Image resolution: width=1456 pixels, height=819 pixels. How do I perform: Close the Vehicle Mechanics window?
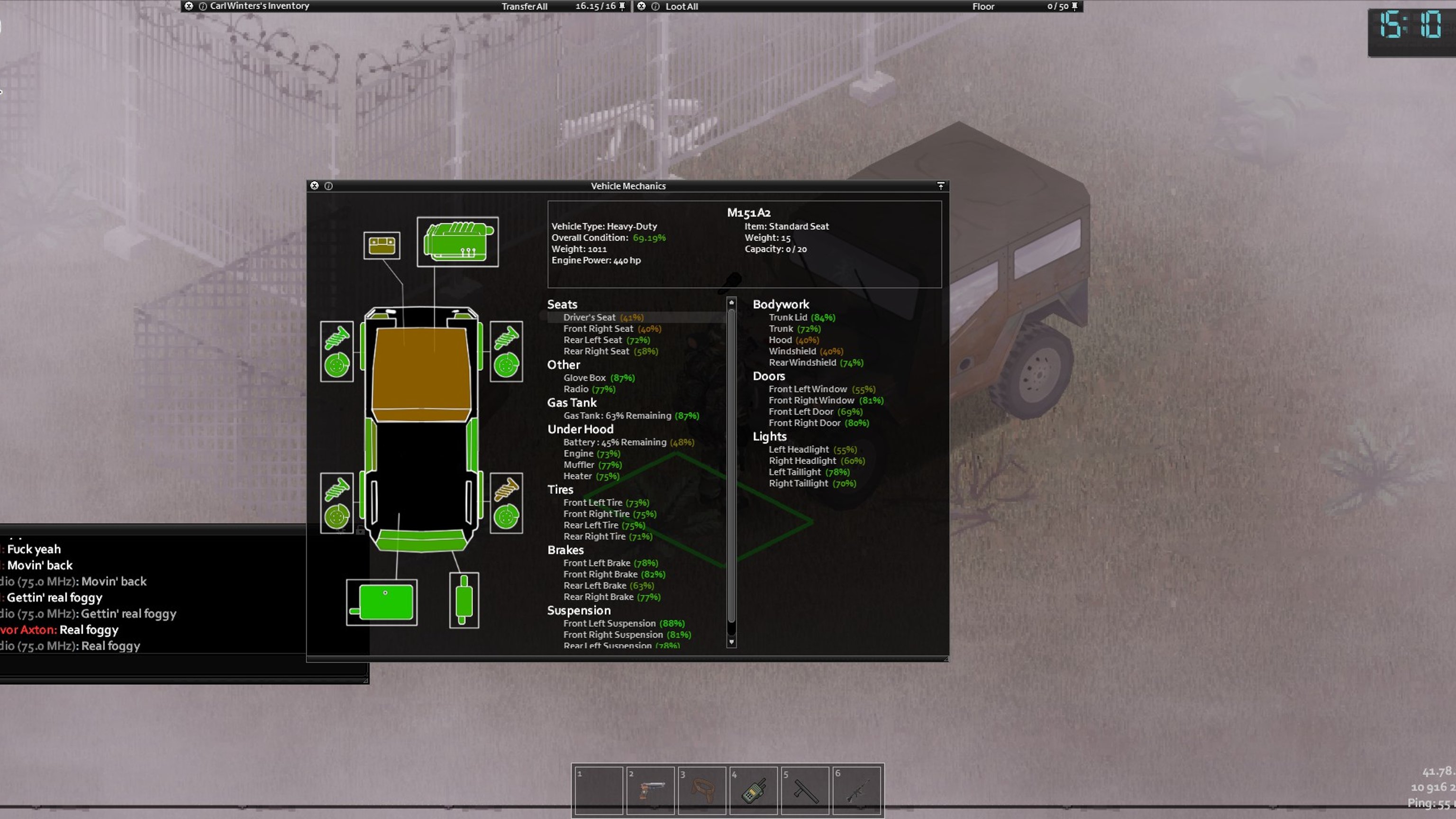pyautogui.click(x=314, y=185)
